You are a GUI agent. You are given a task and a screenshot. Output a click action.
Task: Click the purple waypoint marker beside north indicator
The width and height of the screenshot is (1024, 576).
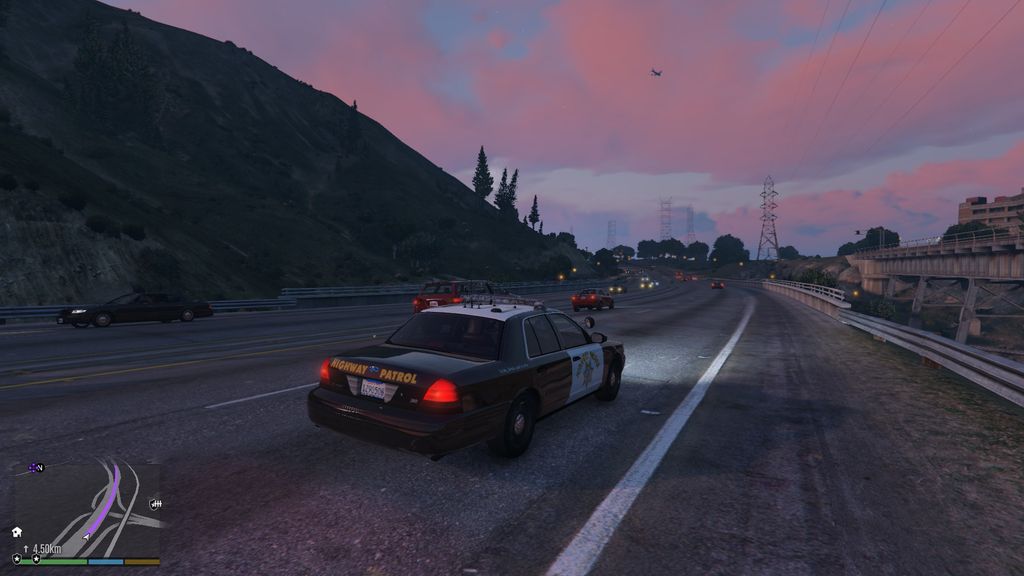click(32, 467)
